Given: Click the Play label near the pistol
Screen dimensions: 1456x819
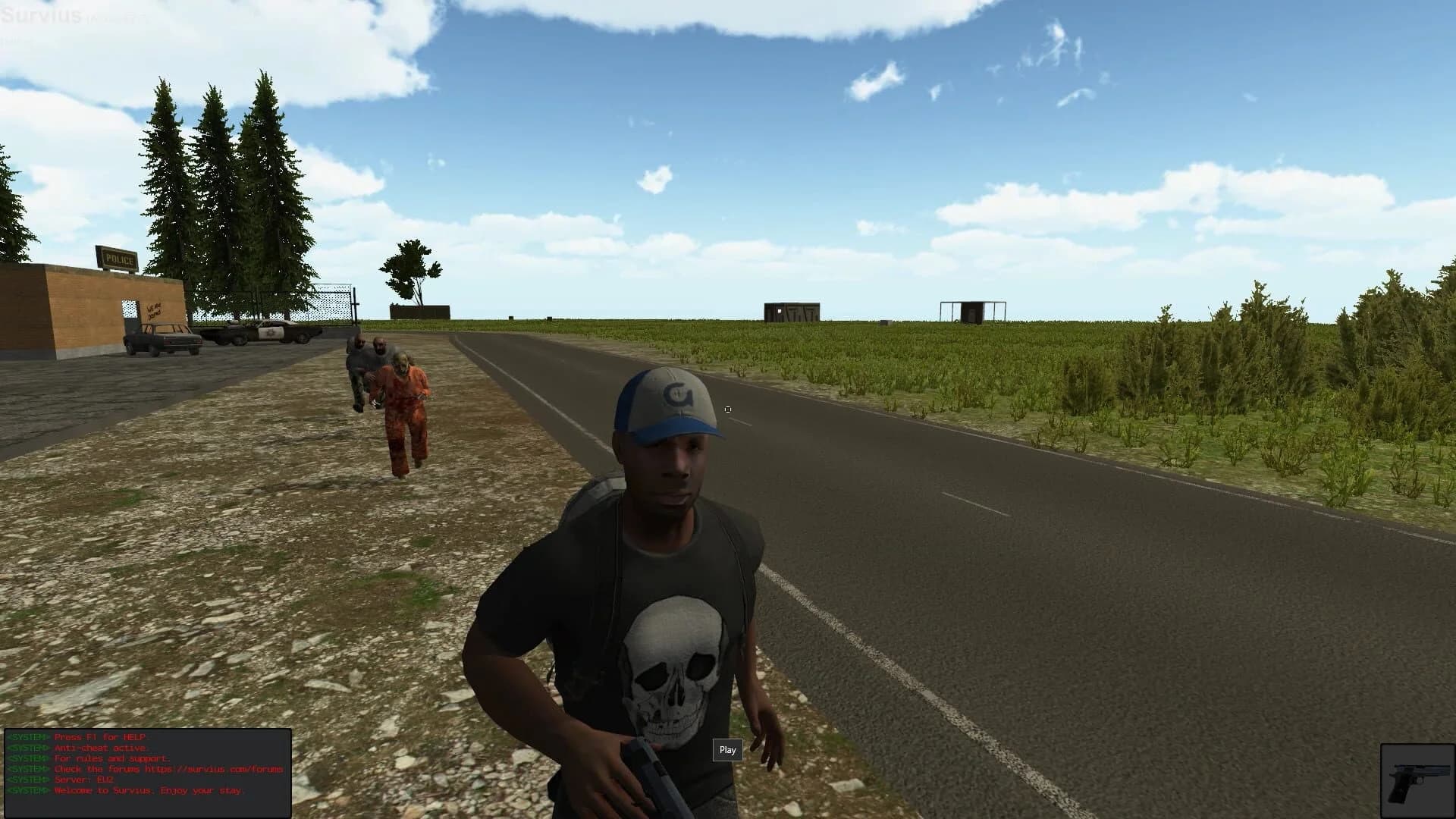Looking at the screenshot, I should pyautogui.click(x=727, y=750).
